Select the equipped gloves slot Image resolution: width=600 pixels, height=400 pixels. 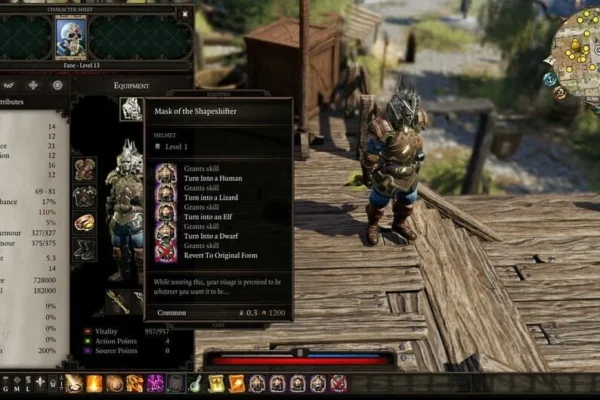coord(85,169)
